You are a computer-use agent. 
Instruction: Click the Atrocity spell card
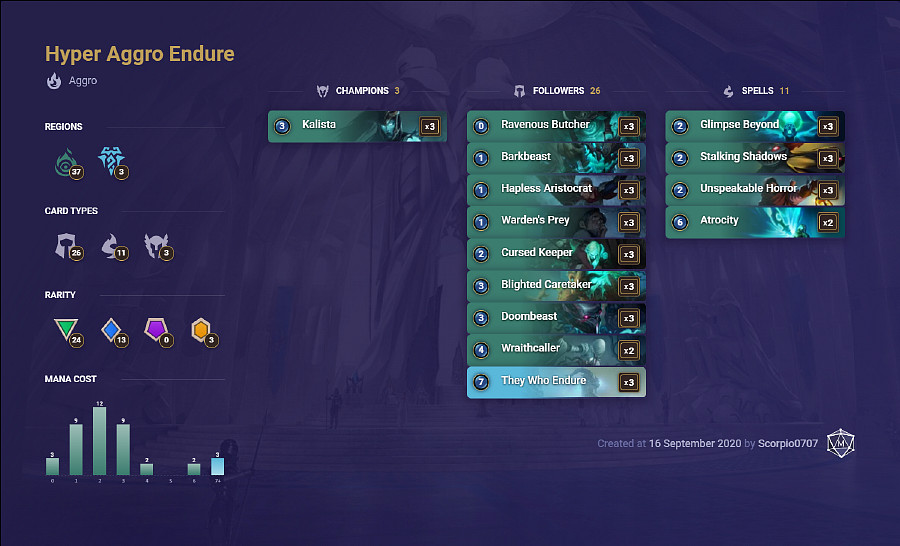pyautogui.click(x=754, y=222)
